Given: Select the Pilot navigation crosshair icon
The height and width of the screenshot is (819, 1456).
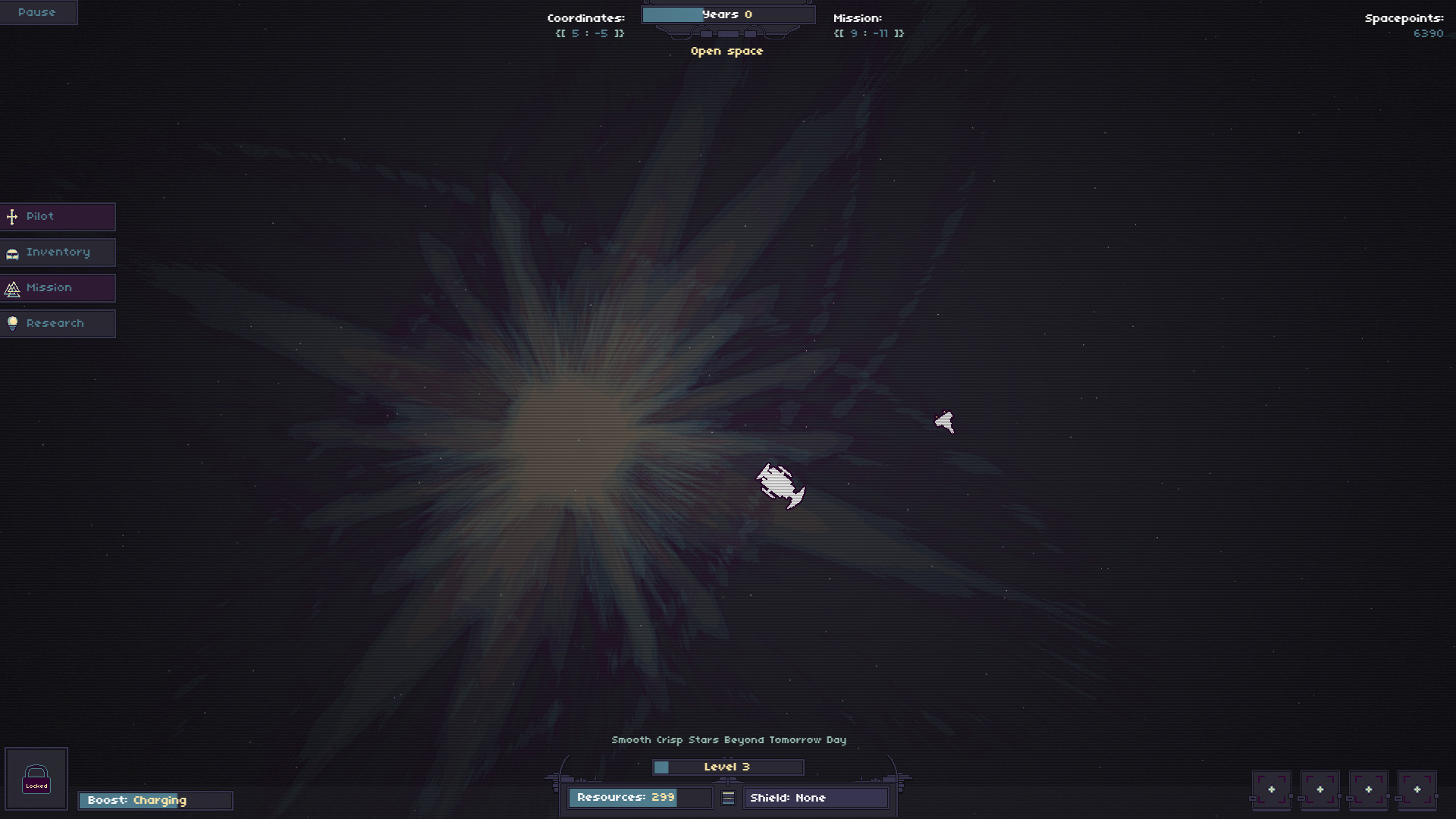Looking at the screenshot, I should 12,217.
